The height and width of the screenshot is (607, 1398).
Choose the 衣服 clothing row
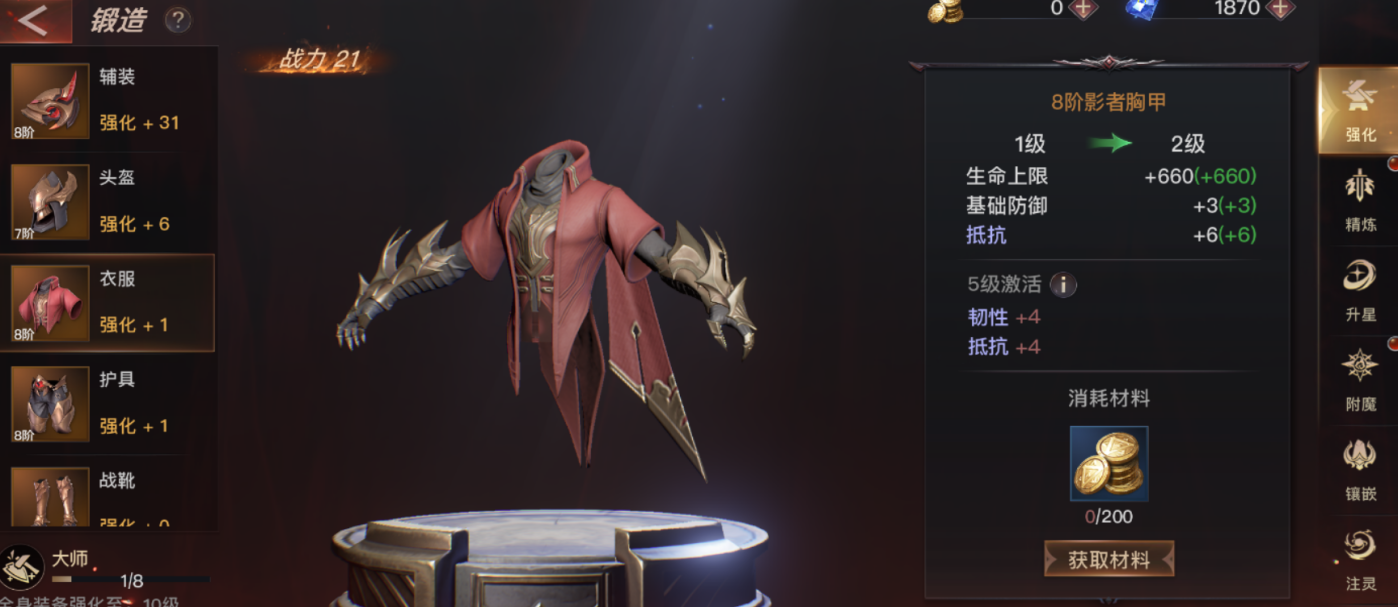pos(108,302)
